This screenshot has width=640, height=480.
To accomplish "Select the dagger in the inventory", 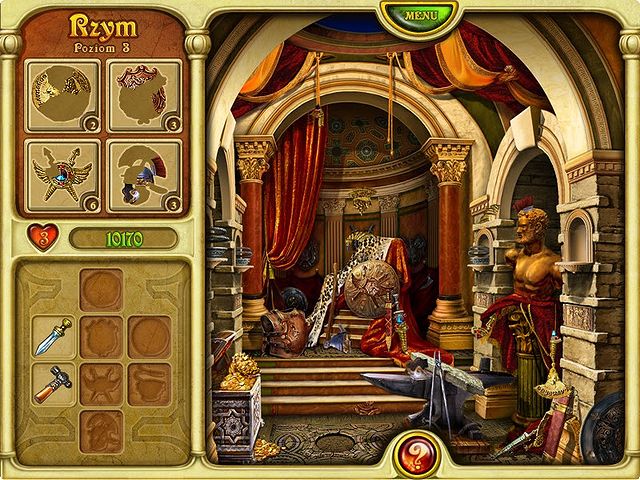I will click(x=54, y=337).
